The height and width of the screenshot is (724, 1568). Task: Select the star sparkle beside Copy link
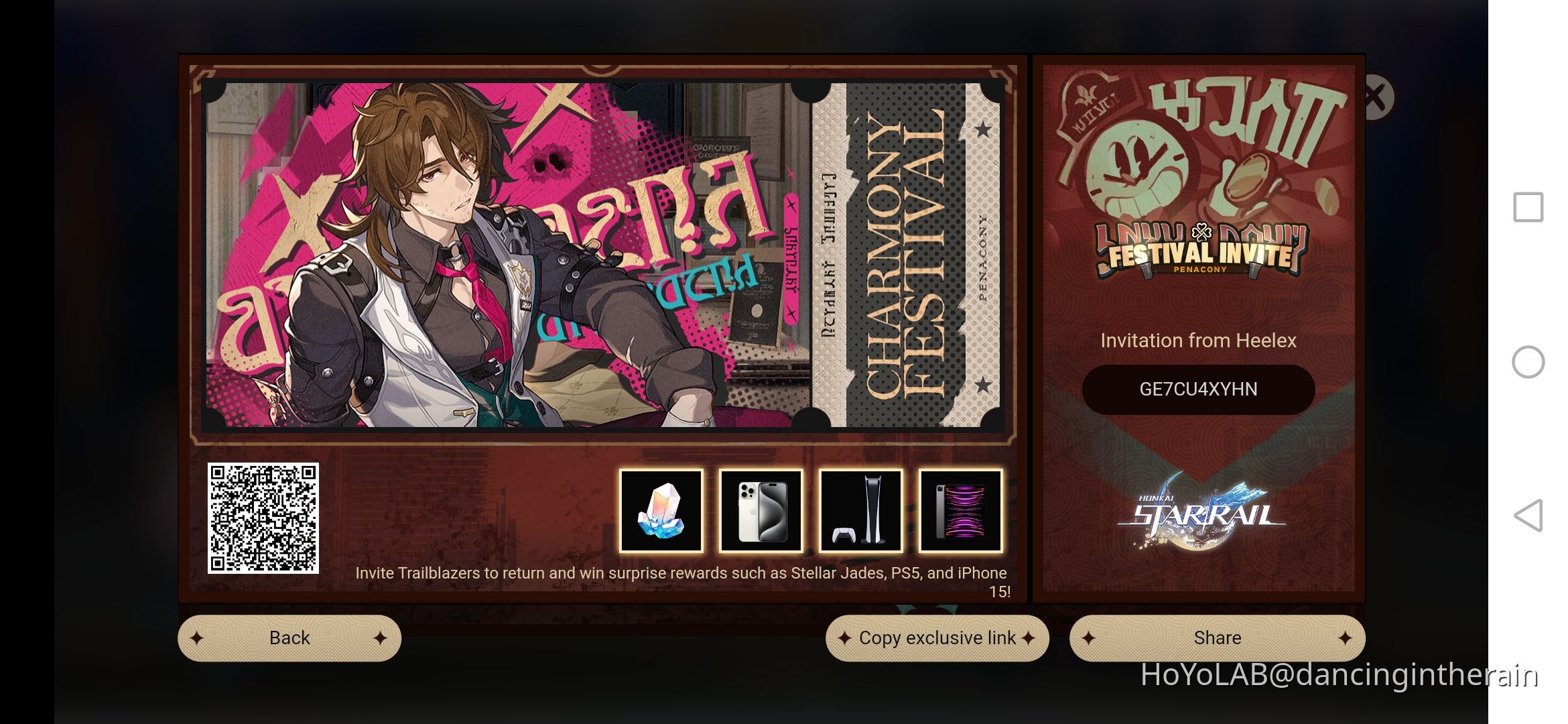pos(844,638)
